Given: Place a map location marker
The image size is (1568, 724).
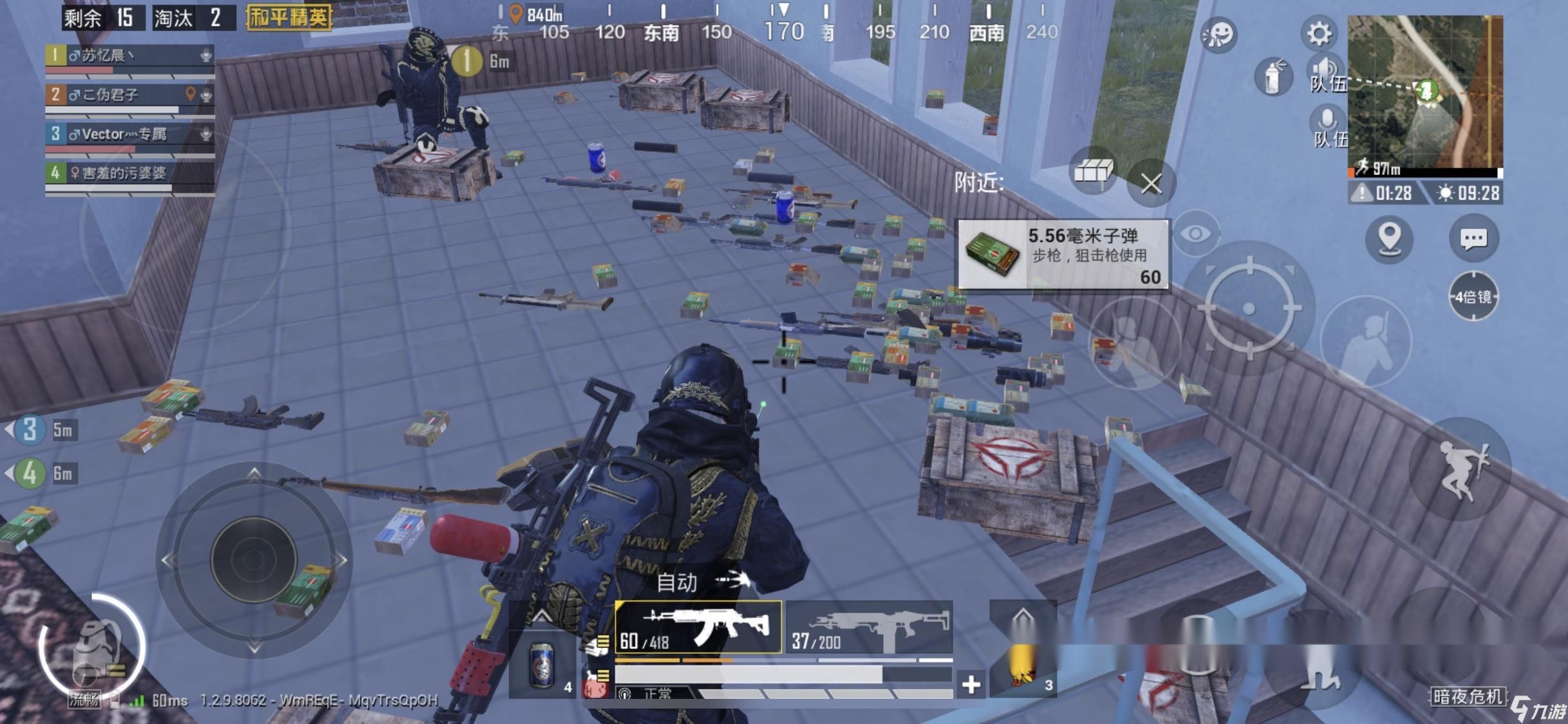Looking at the screenshot, I should click(x=1390, y=238).
